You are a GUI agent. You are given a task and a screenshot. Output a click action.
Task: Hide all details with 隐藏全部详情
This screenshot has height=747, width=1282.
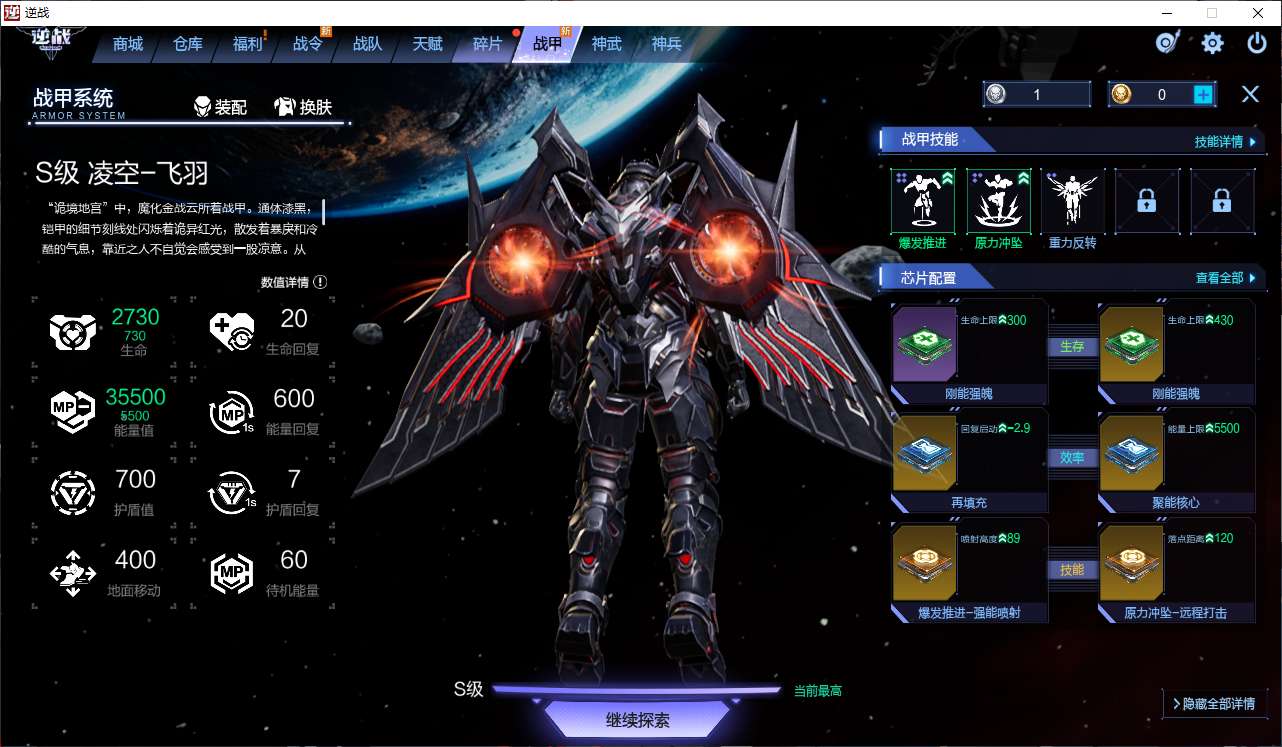(x=1213, y=704)
